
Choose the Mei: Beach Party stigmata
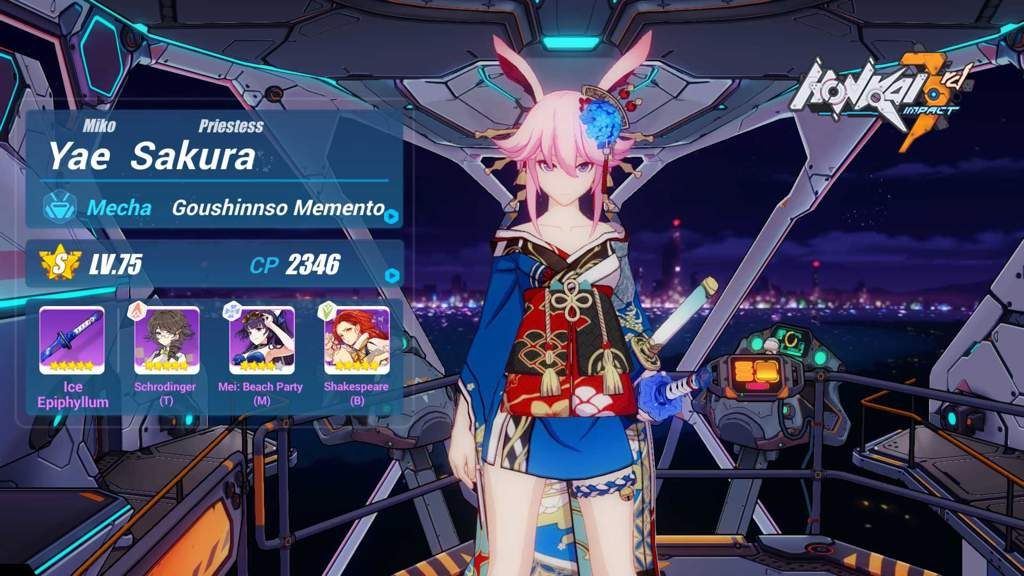(261, 341)
